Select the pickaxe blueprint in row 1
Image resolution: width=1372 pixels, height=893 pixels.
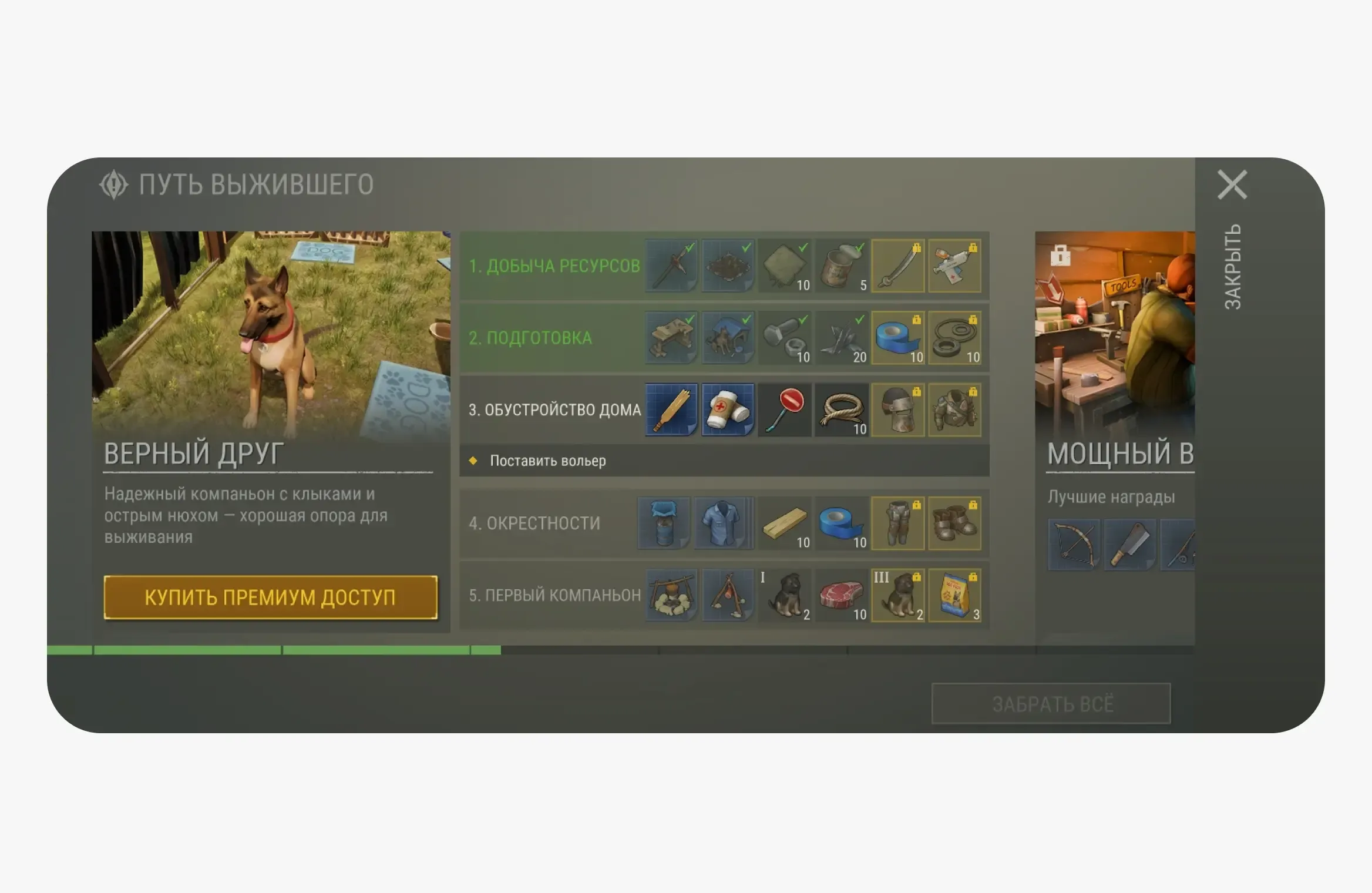pos(670,266)
